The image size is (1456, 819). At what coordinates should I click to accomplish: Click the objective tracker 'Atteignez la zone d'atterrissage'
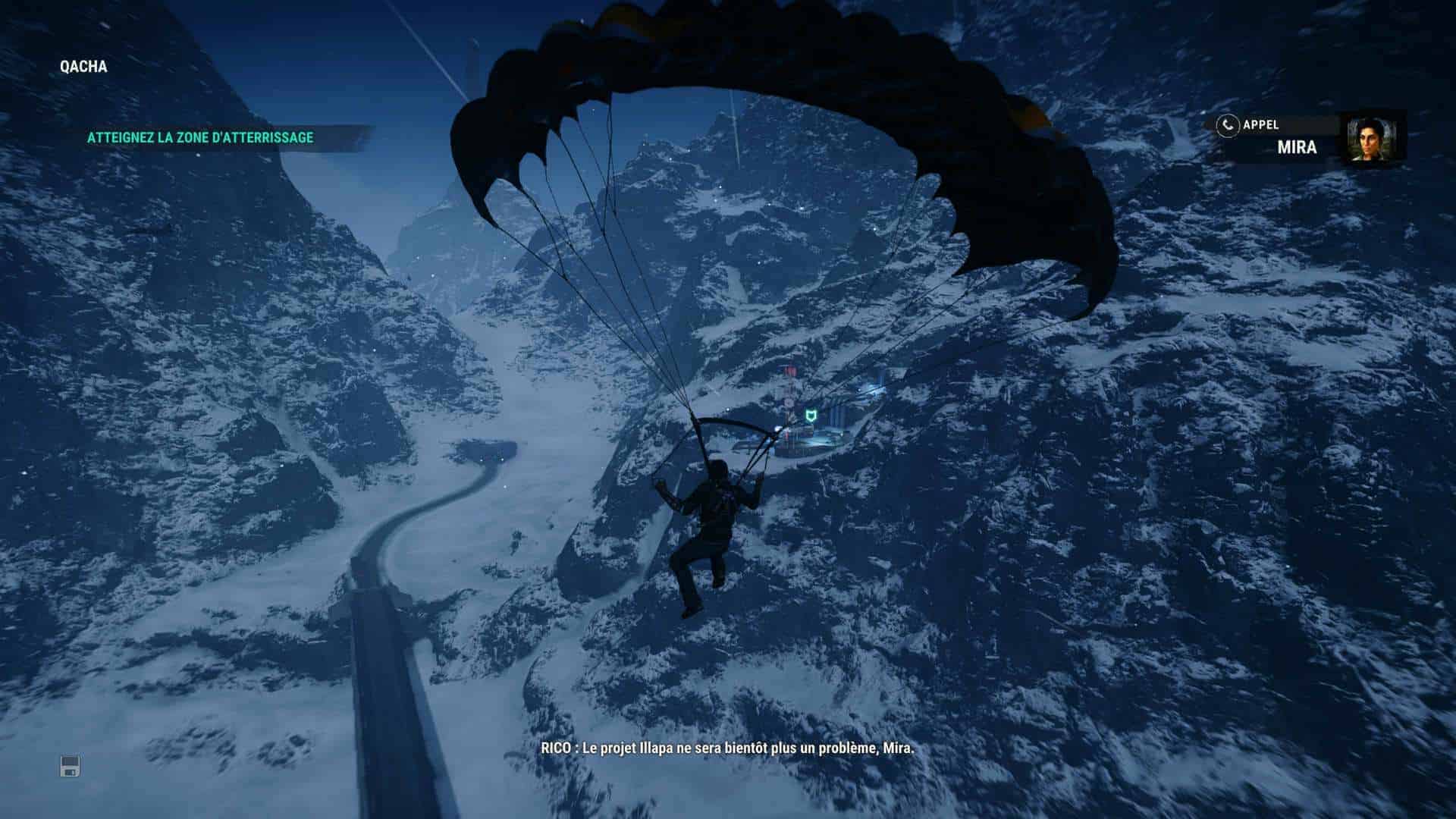click(x=200, y=138)
